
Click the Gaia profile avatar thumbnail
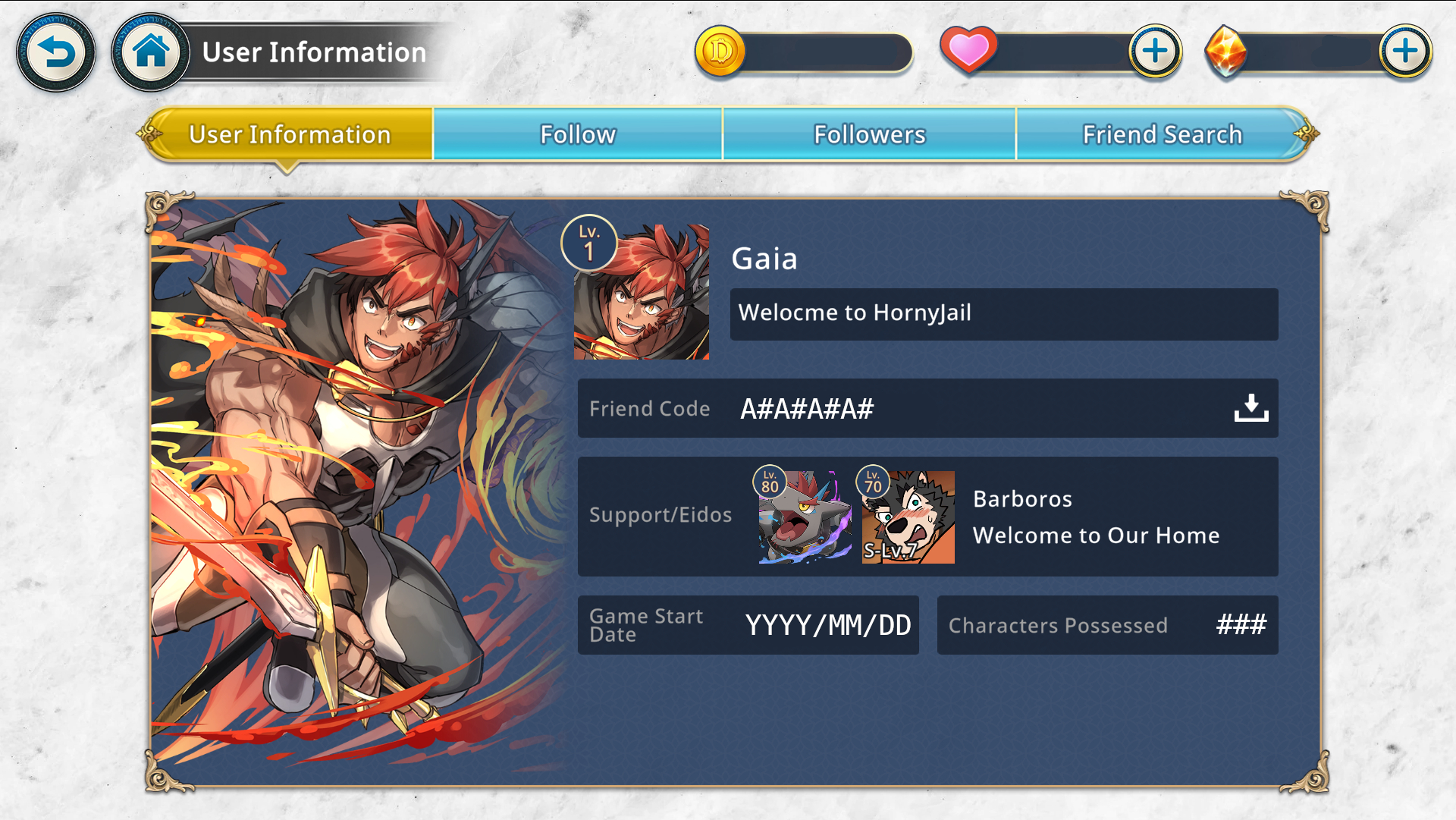point(642,292)
